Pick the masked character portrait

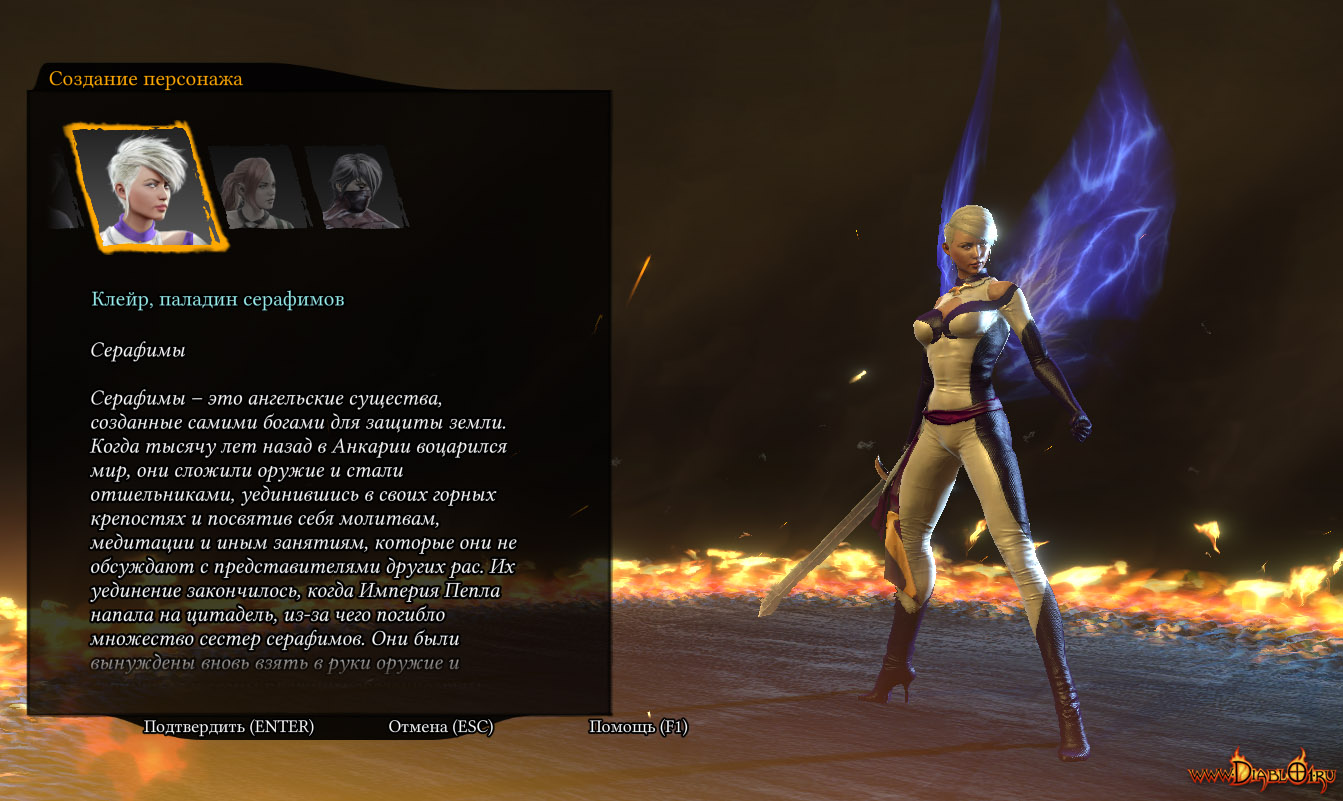pos(354,188)
